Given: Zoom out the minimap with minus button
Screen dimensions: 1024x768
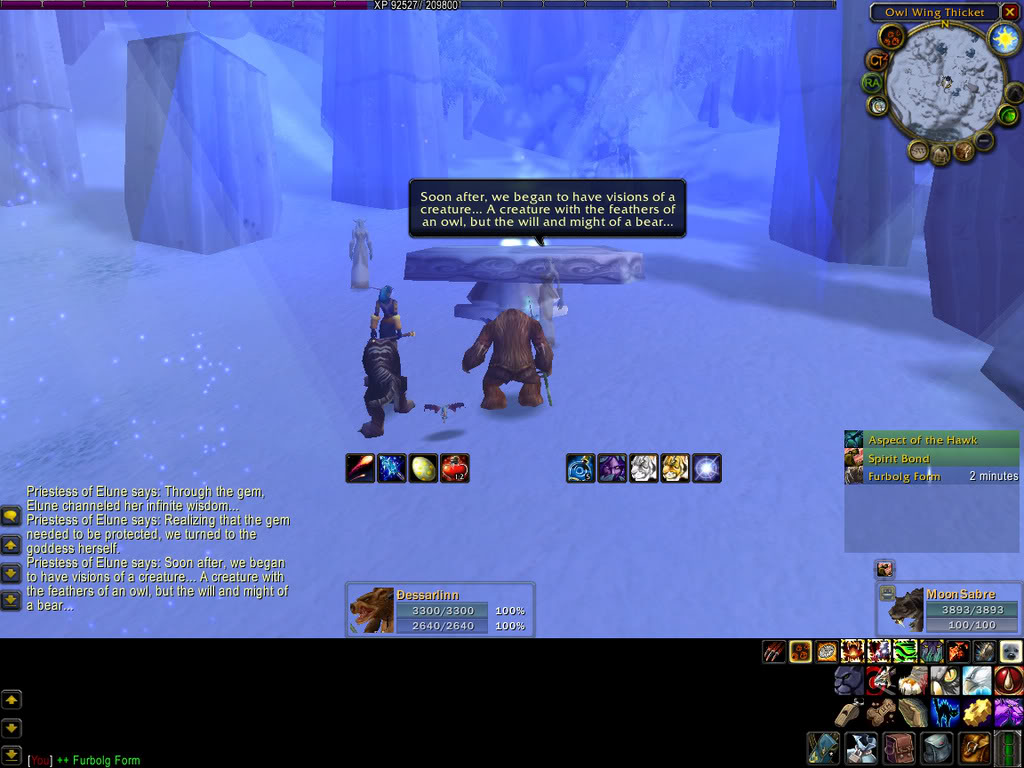Looking at the screenshot, I should point(985,141).
